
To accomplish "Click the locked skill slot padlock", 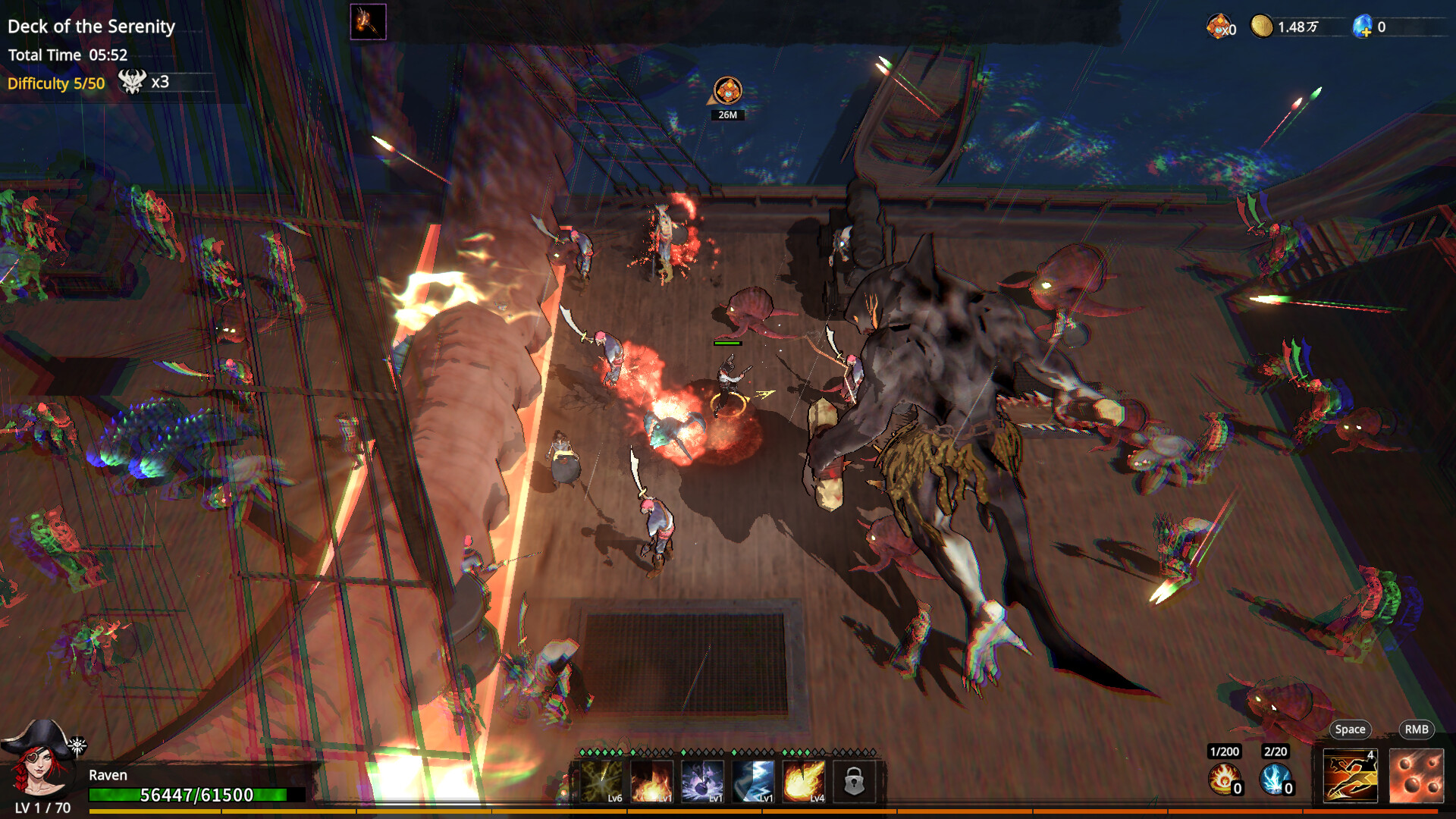I will point(855,781).
